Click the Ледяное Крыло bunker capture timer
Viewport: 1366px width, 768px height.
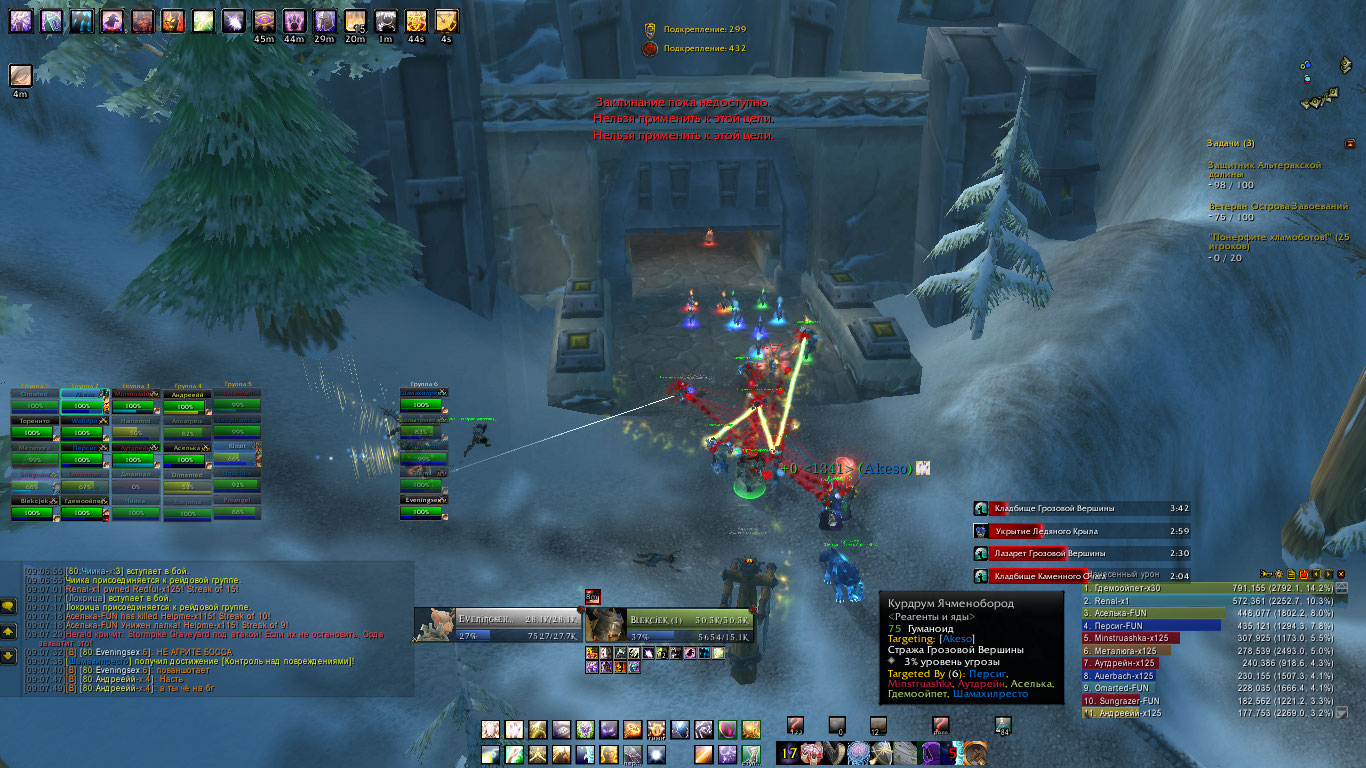point(1080,531)
